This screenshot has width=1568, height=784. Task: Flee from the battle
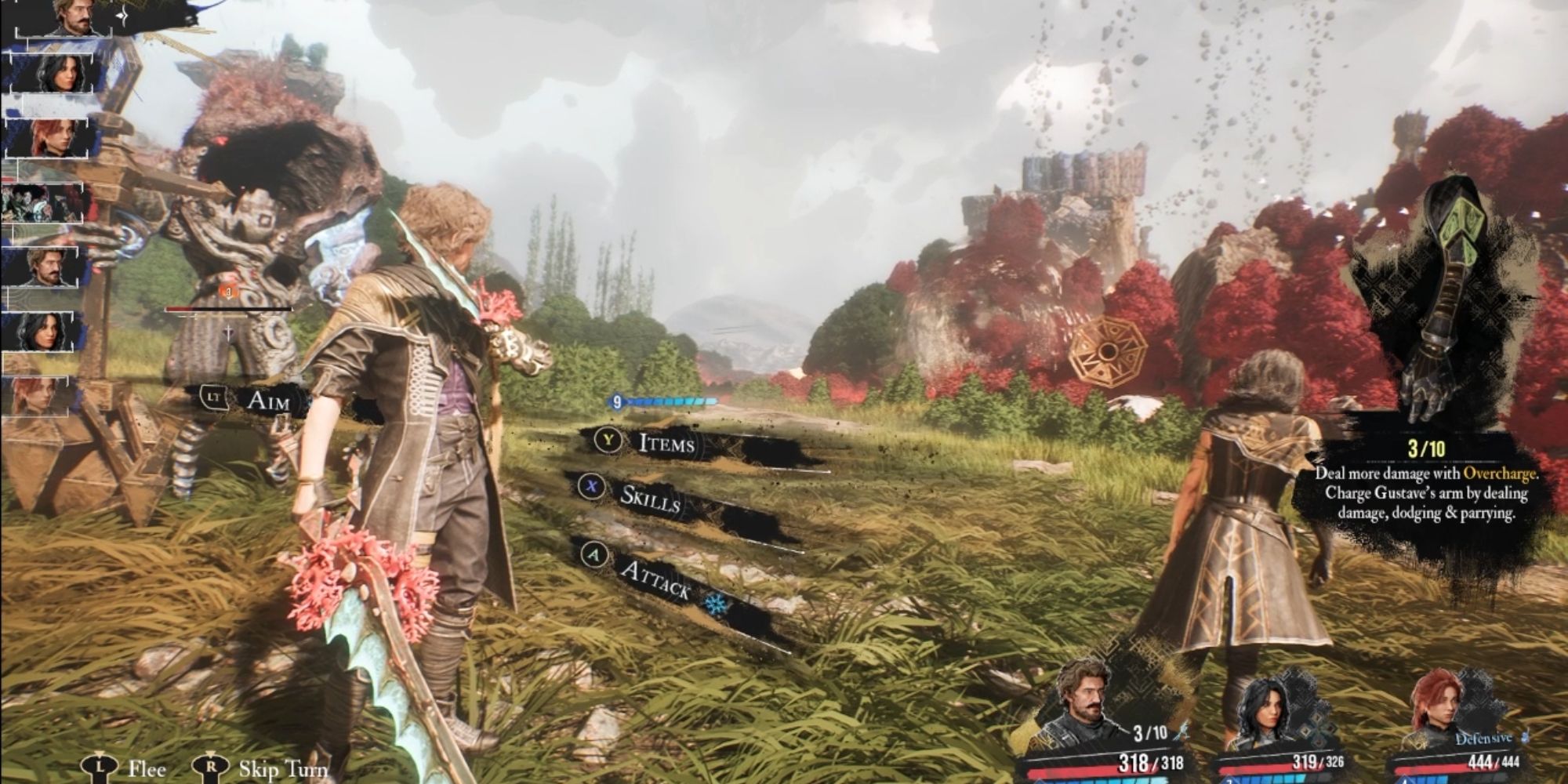[146, 768]
